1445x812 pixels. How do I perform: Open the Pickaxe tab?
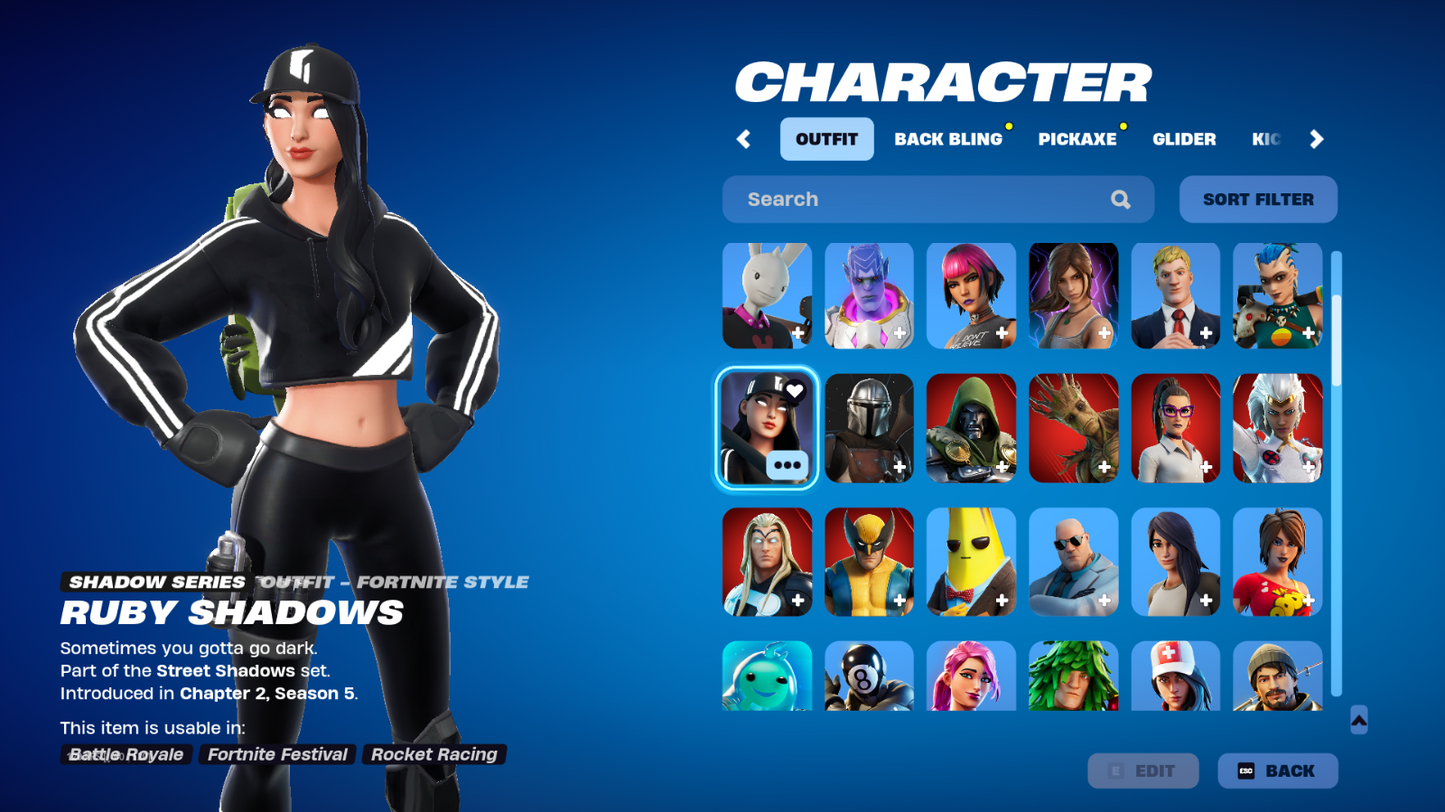1077,139
